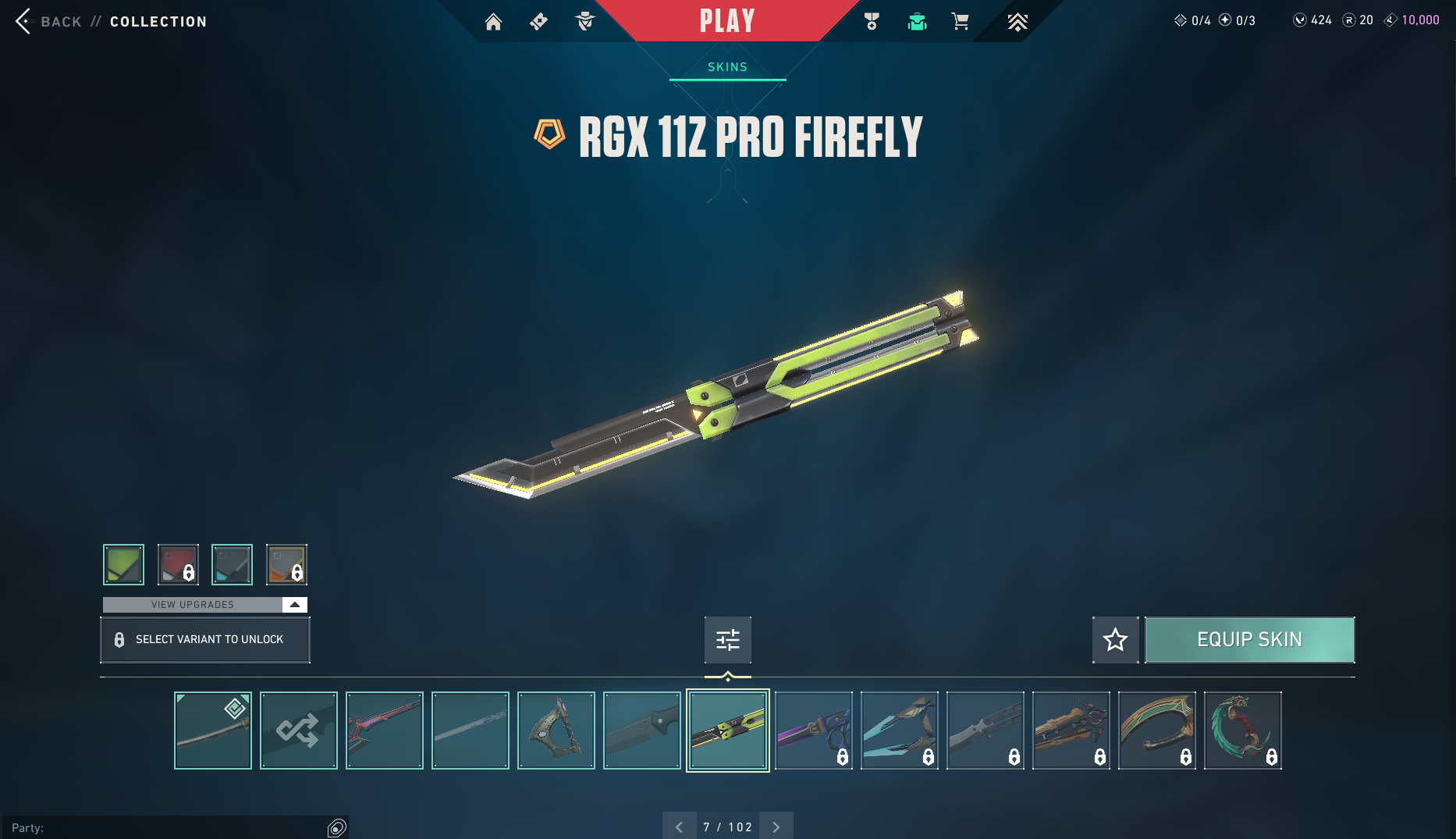
Task: Open the skin filter sliders button
Action: click(727, 640)
